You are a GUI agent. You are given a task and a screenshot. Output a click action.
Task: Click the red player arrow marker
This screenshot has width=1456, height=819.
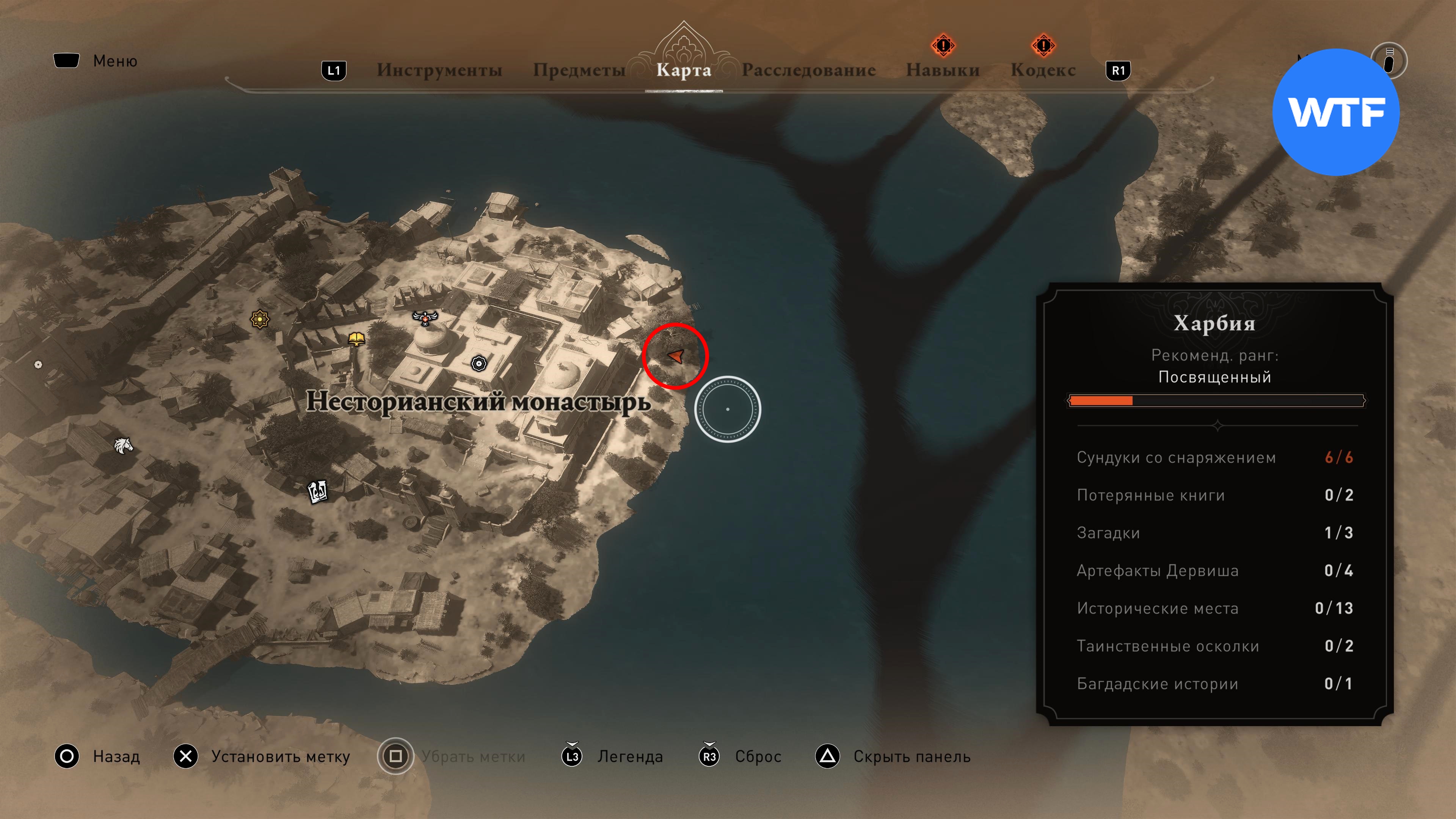pos(675,356)
